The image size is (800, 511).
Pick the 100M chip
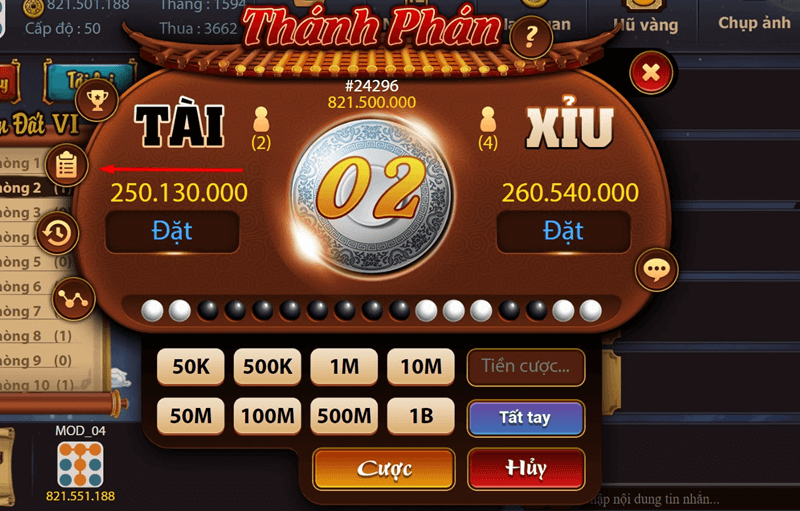click(x=267, y=415)
